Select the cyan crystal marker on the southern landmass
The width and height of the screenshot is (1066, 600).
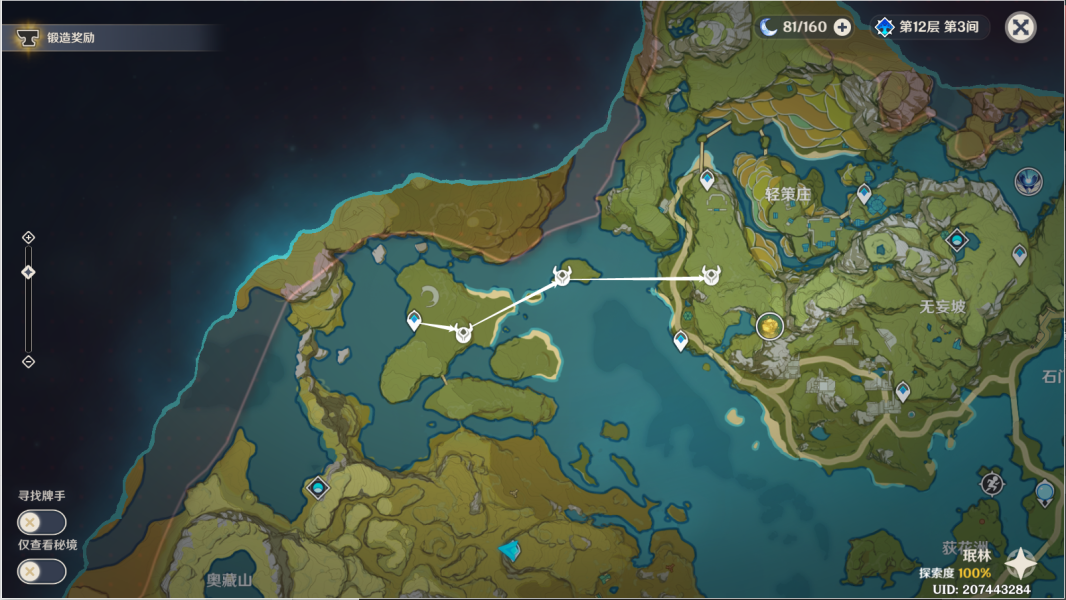point(510,550)
